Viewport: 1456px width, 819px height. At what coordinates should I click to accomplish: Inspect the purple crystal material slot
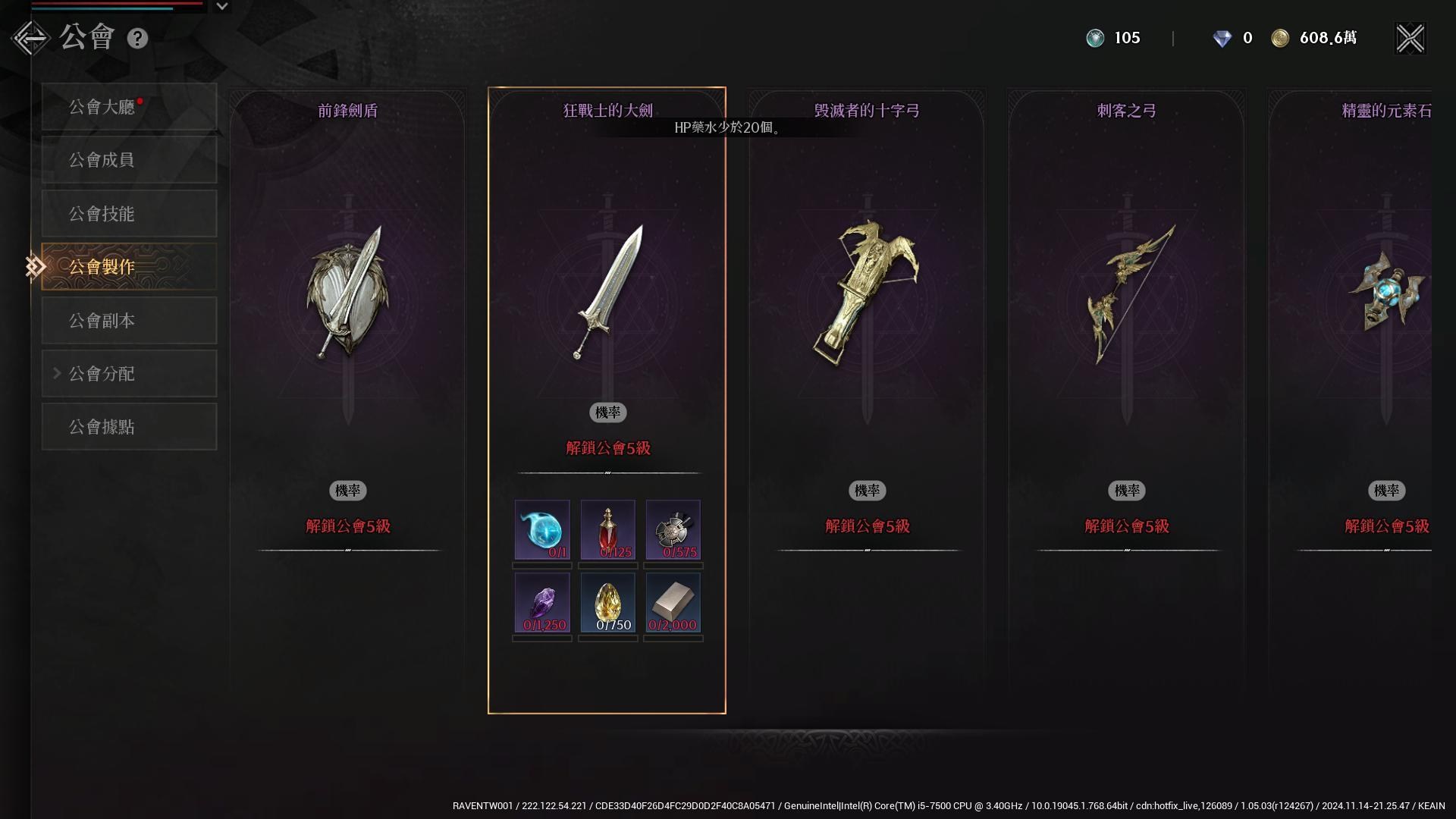542,603
